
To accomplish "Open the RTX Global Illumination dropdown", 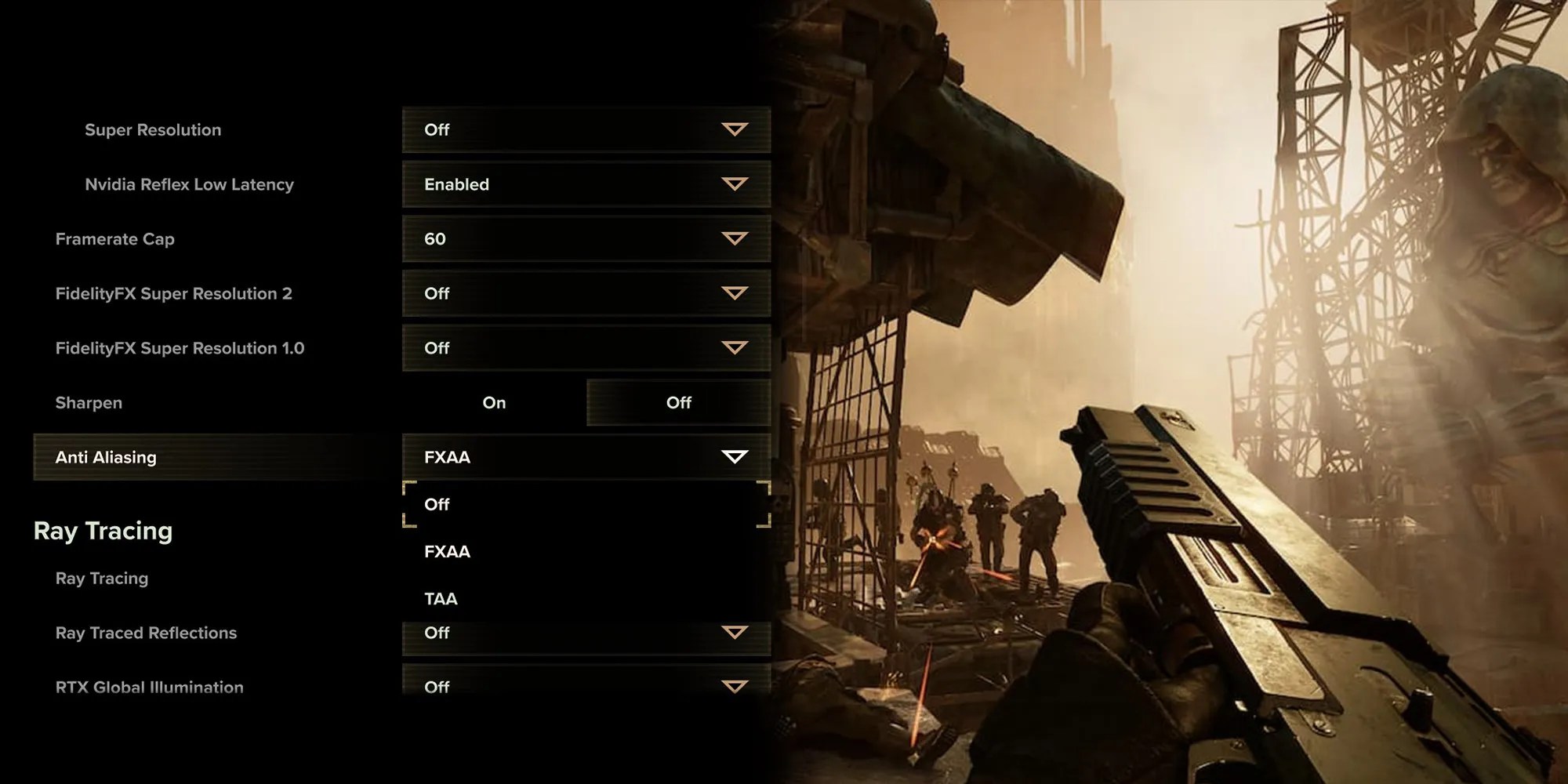I will [586, 684].
